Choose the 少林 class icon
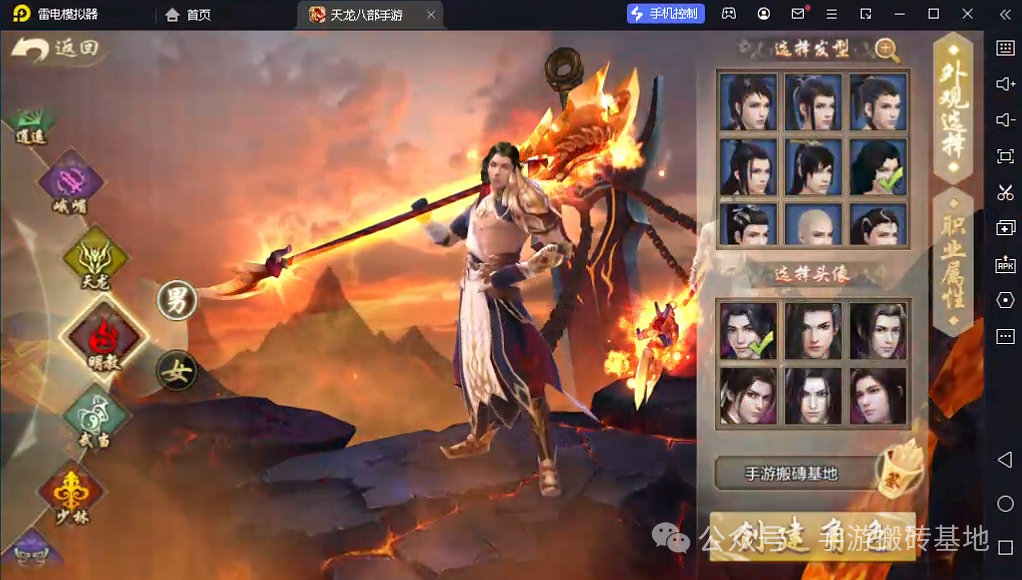1022x580 pixels. pyautogui.click(x=71, y=493)
